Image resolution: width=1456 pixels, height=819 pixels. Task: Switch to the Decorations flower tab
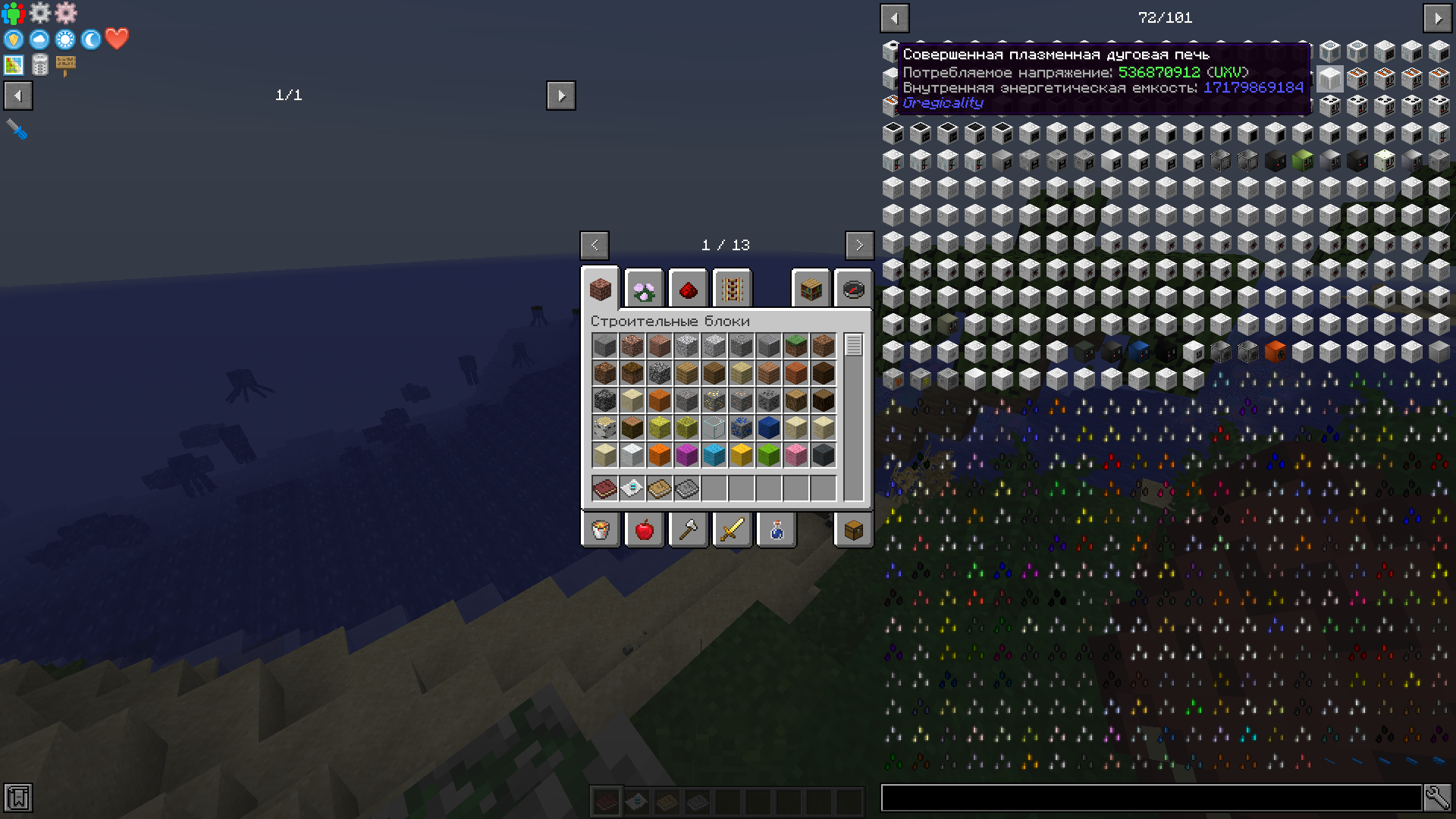pyautogui.click(x=644, y=289)
